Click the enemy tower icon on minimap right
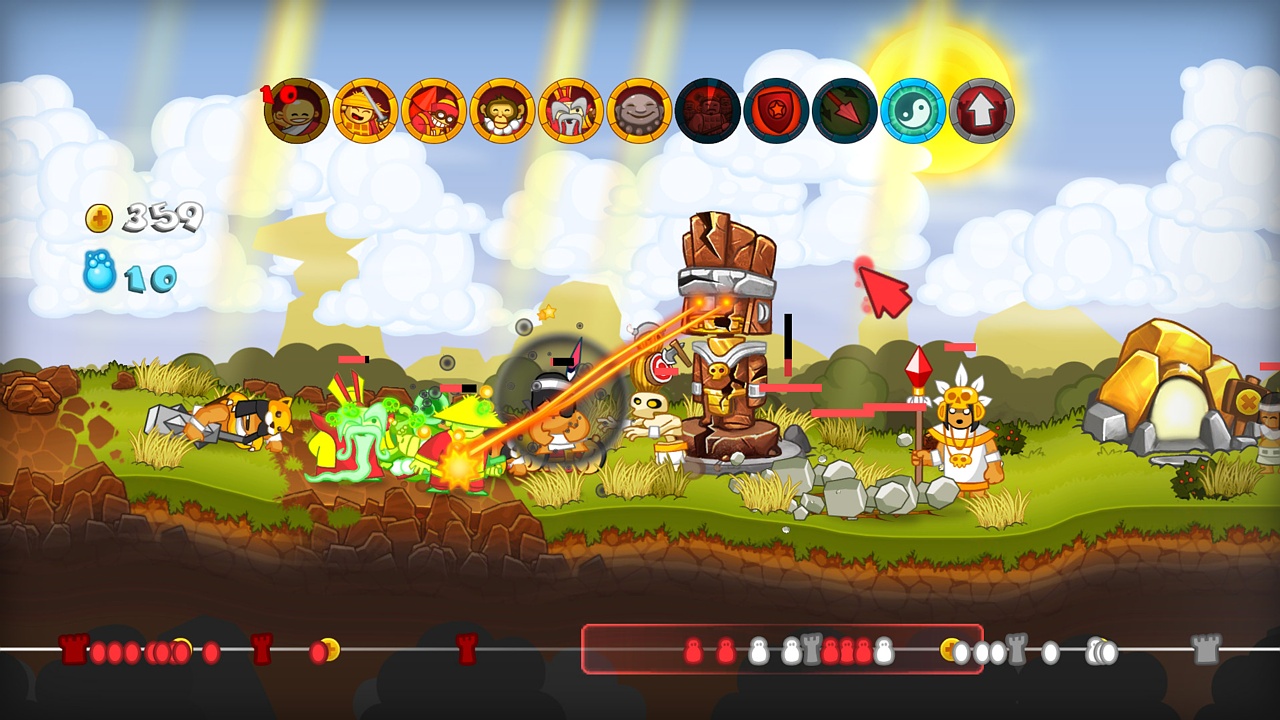 [x=1204, y=648]
